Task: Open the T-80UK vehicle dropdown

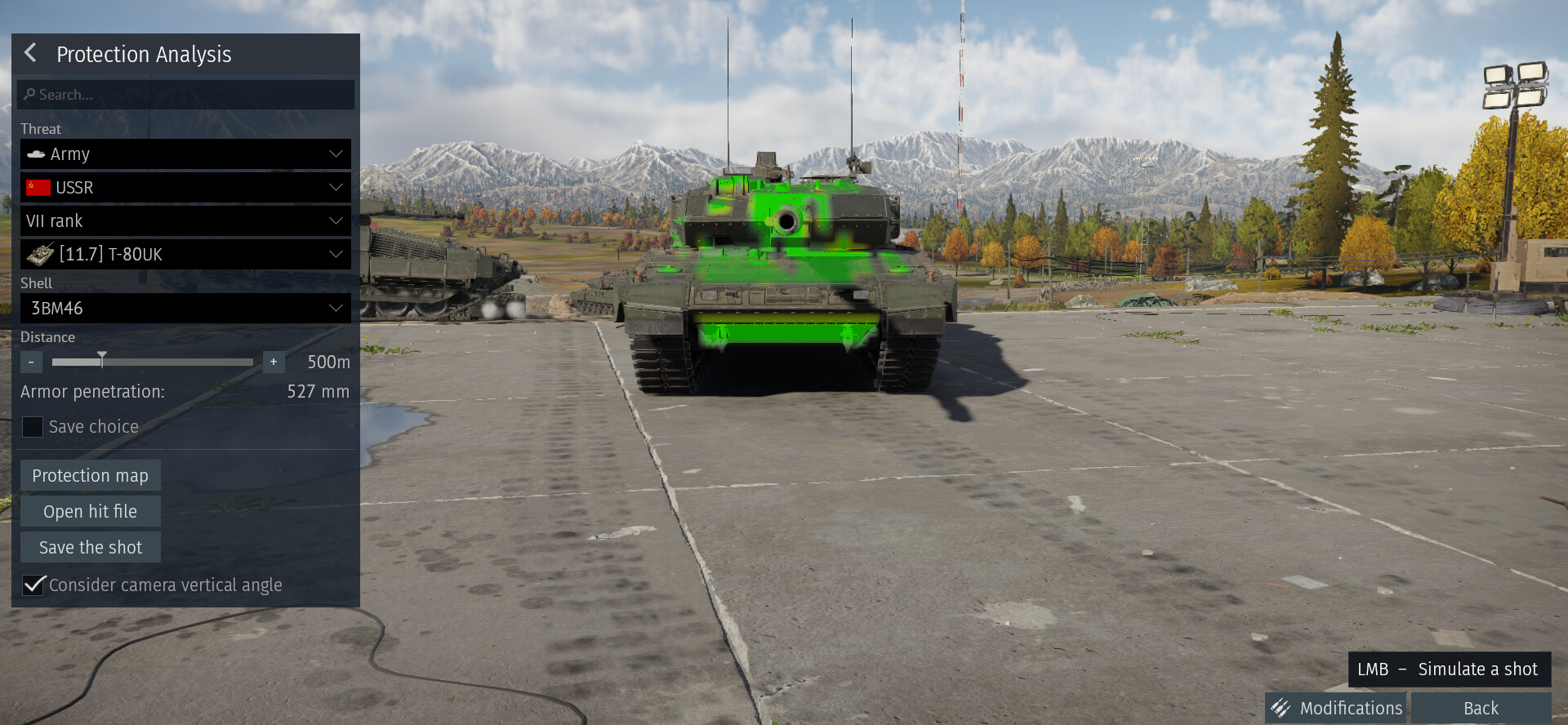Action: 185,255
